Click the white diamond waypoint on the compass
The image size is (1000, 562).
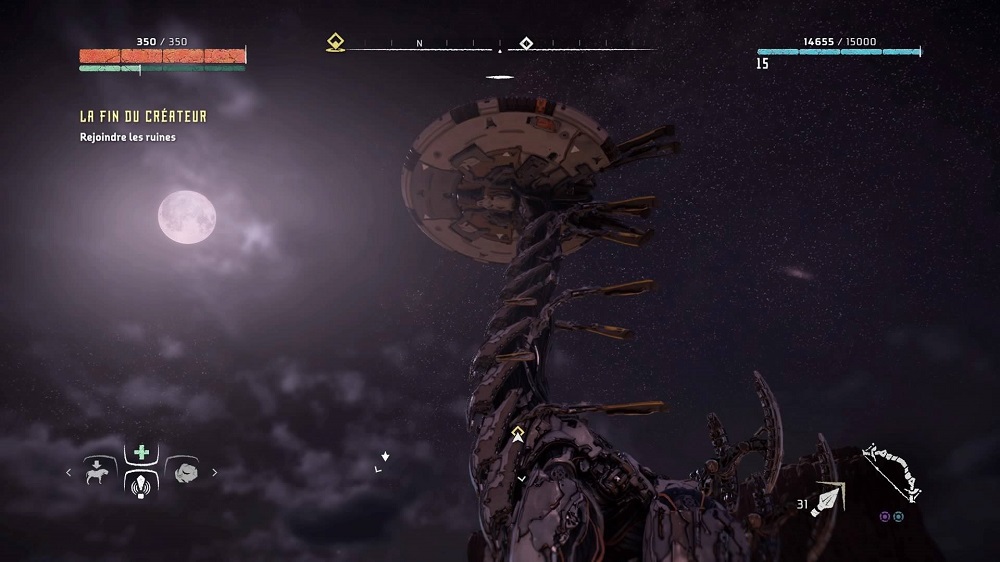click(x=526, y=43)
